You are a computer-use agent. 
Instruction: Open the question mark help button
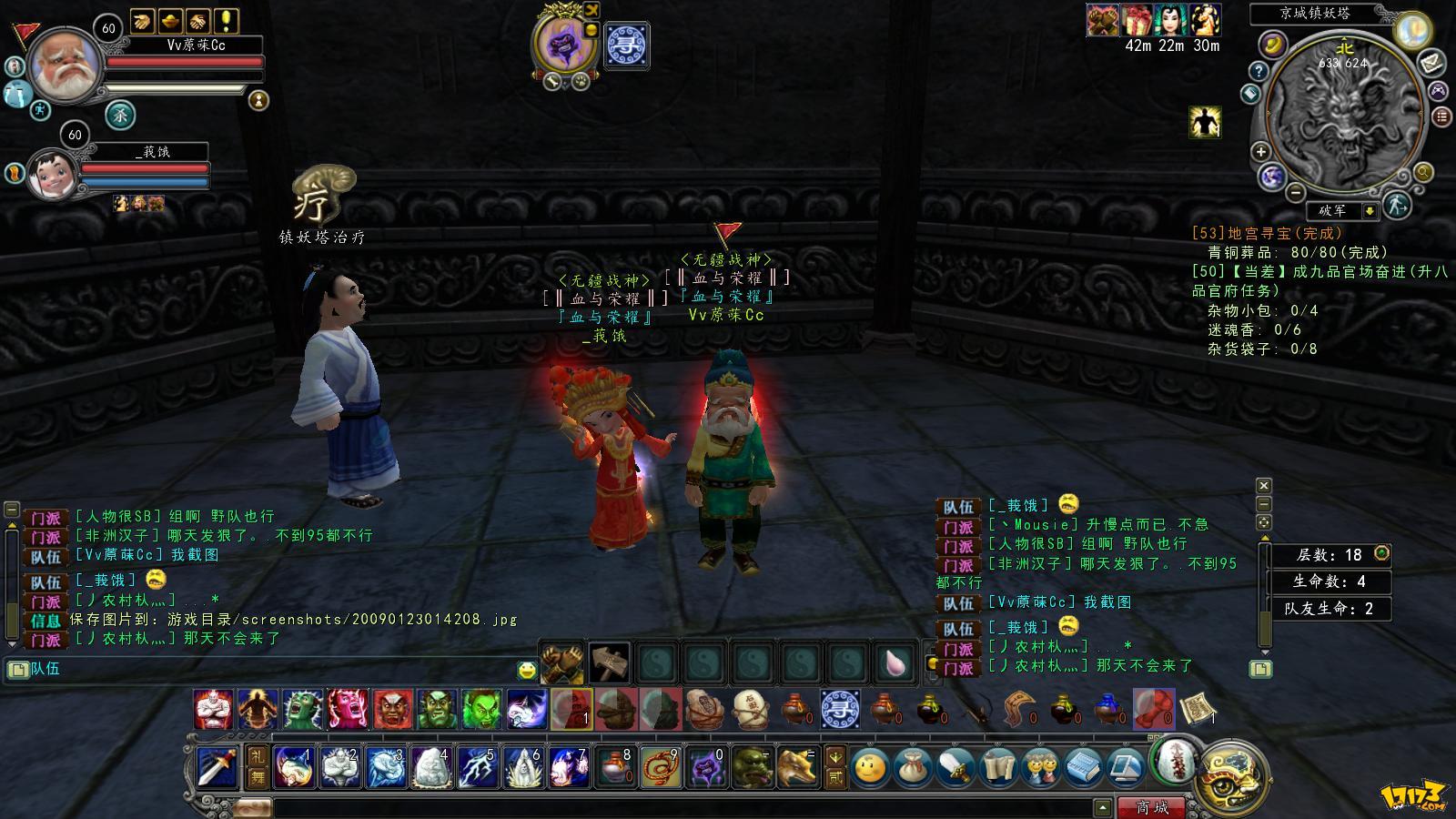pyautogui.click(x=1259, y=70)
